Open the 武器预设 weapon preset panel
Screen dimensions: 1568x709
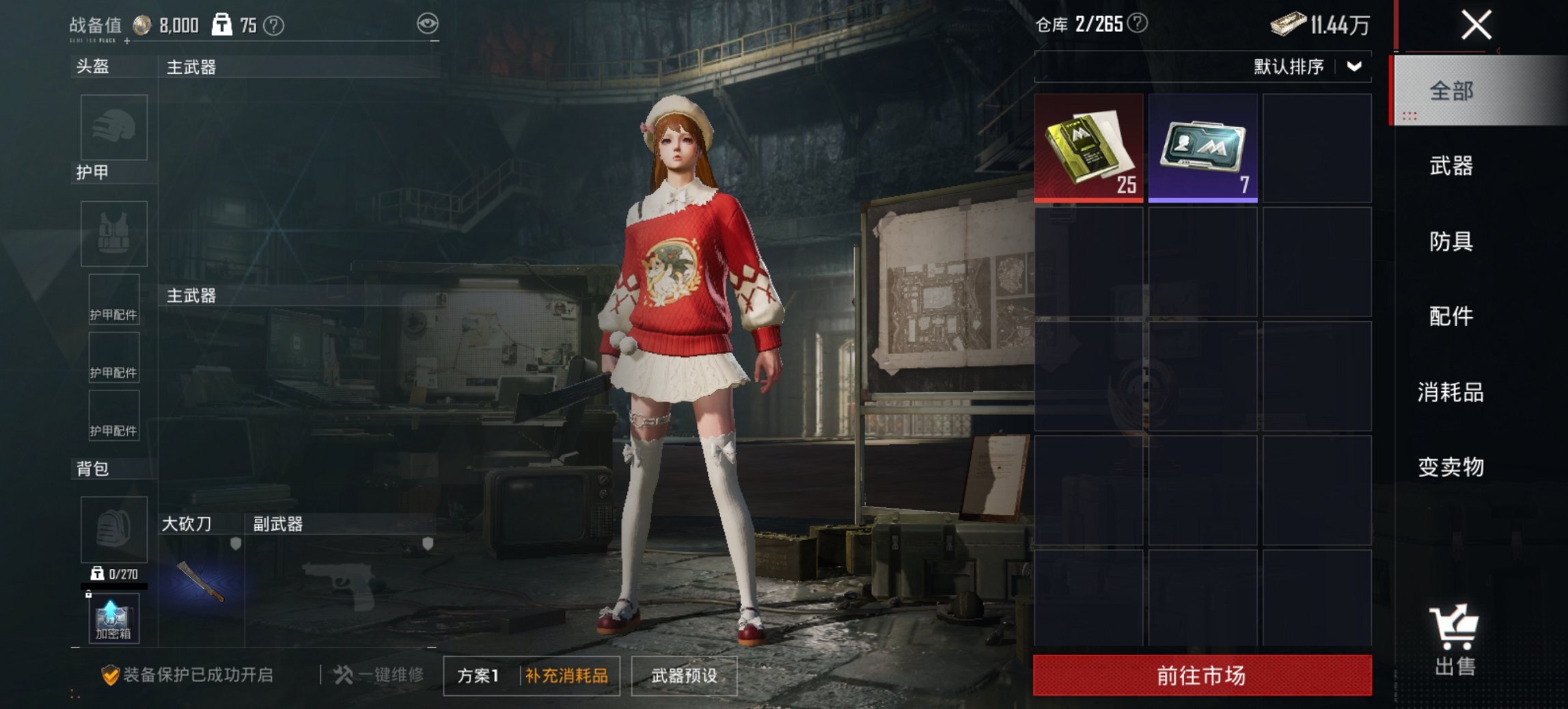[684, 676]
